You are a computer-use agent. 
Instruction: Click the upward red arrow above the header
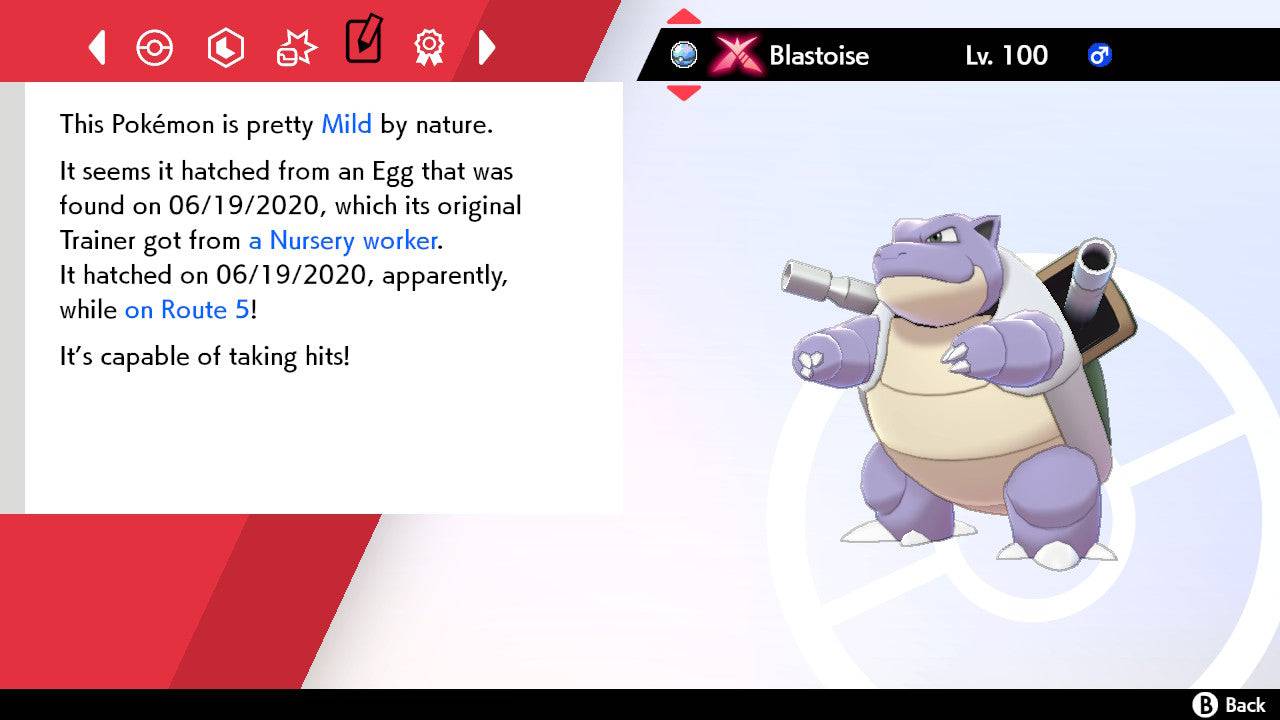(683, 14)
